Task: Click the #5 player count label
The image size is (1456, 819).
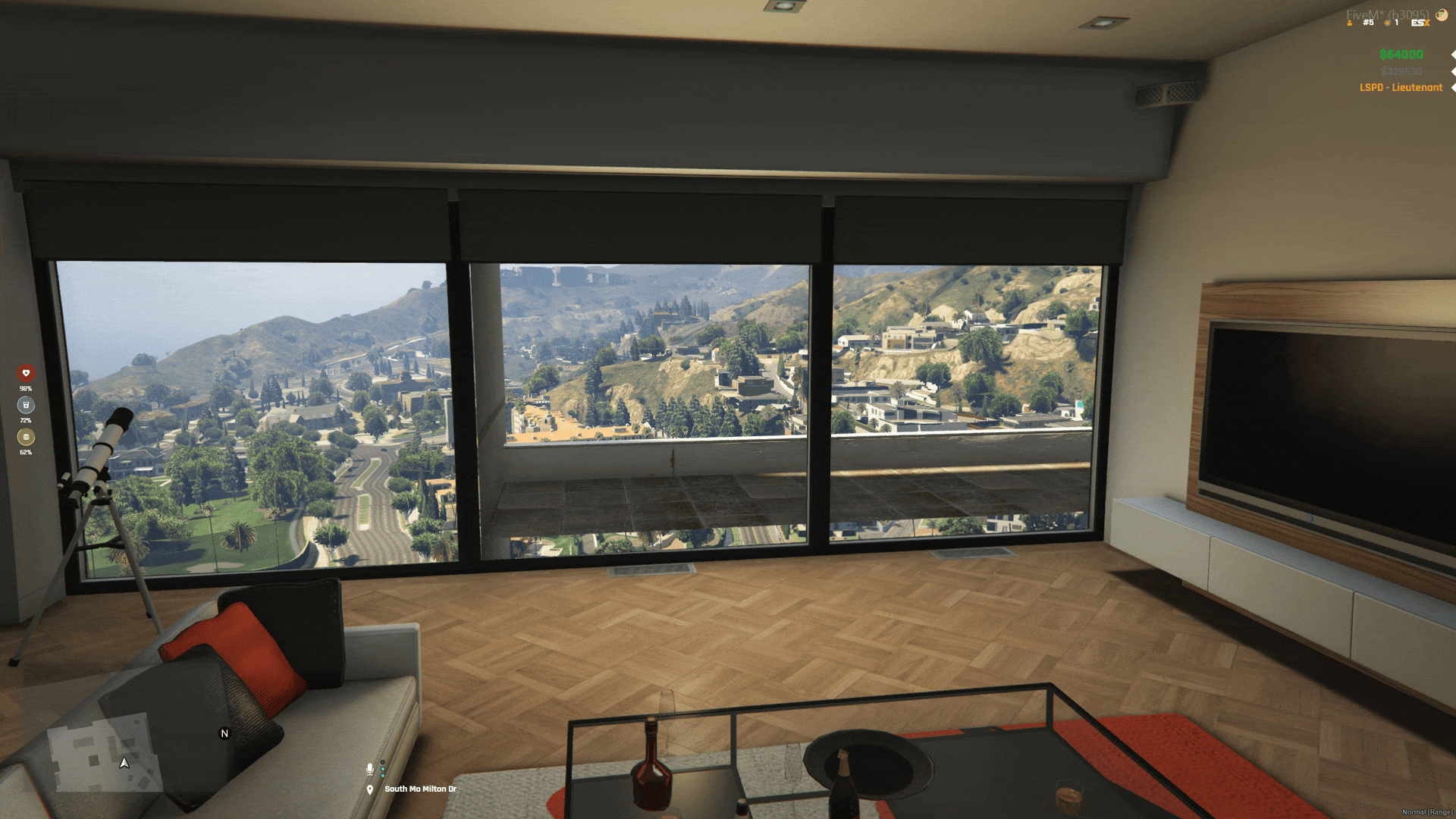Action: click(1368, 23)
